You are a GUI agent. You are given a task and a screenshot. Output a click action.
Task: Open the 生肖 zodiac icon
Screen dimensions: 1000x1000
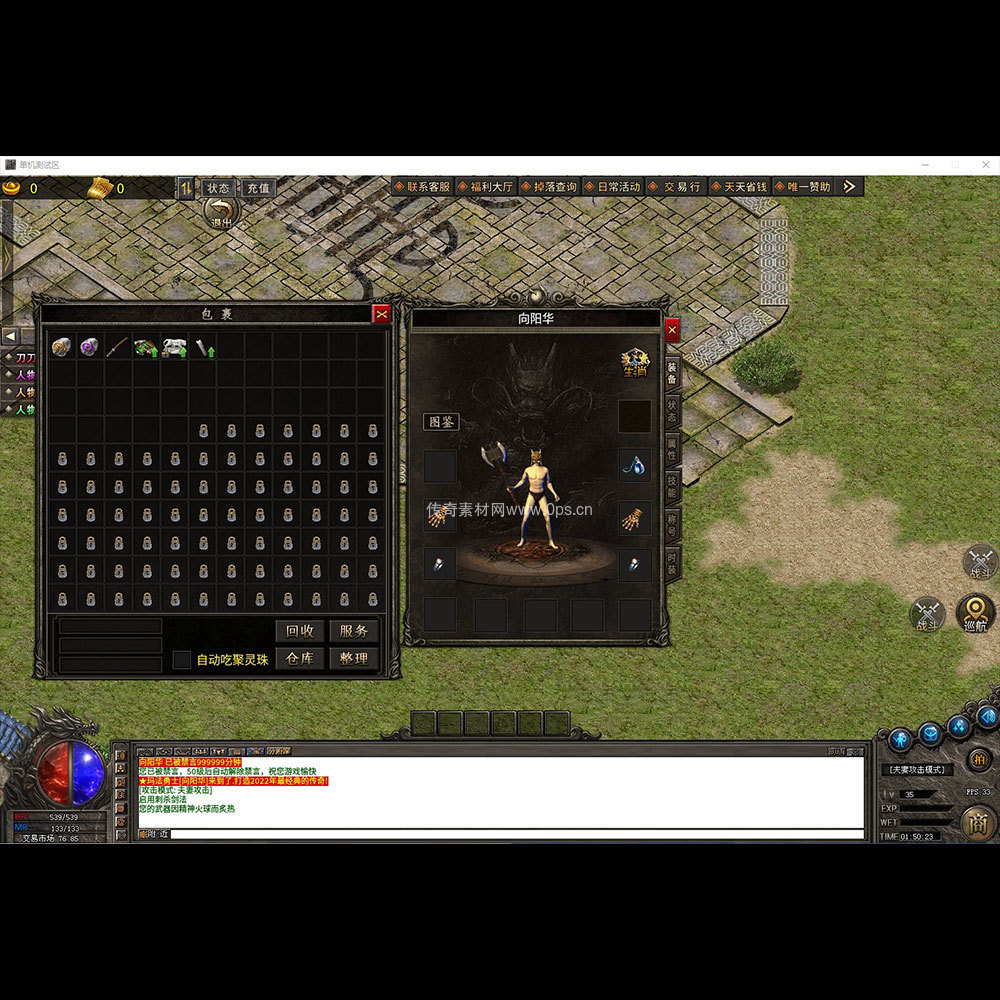[634, 362]
